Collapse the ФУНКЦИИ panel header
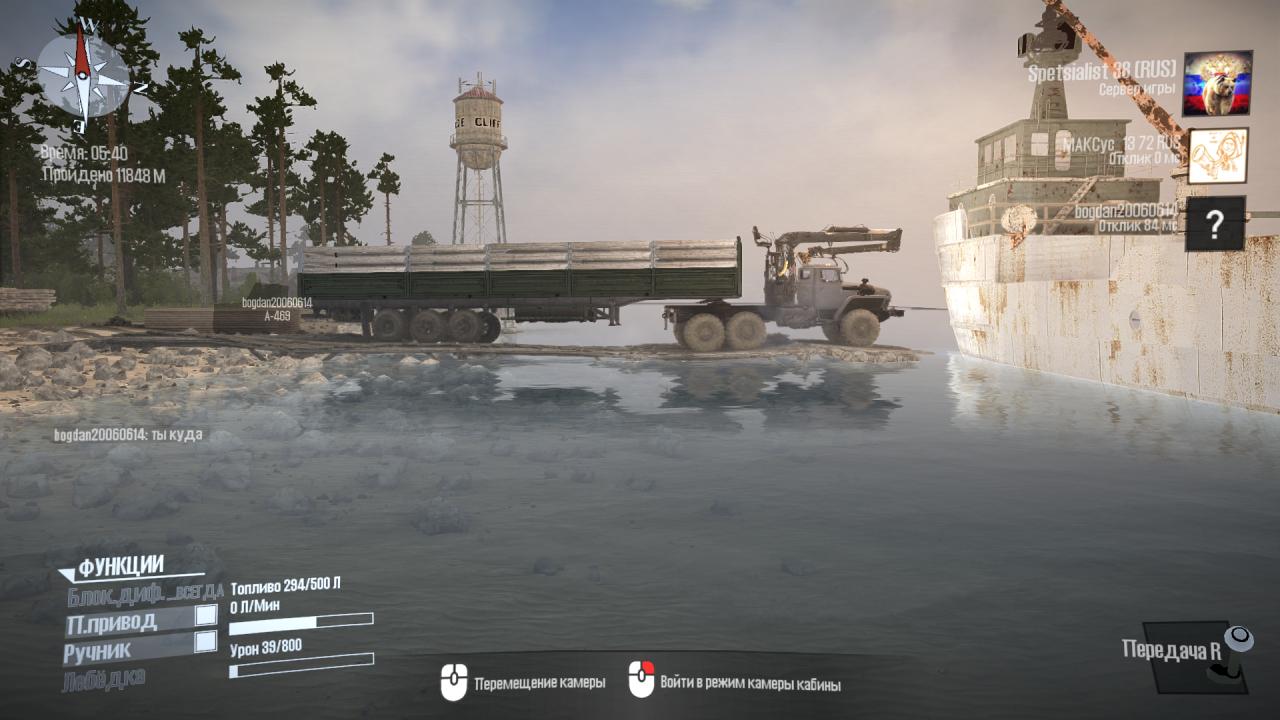 pos(120,567)
